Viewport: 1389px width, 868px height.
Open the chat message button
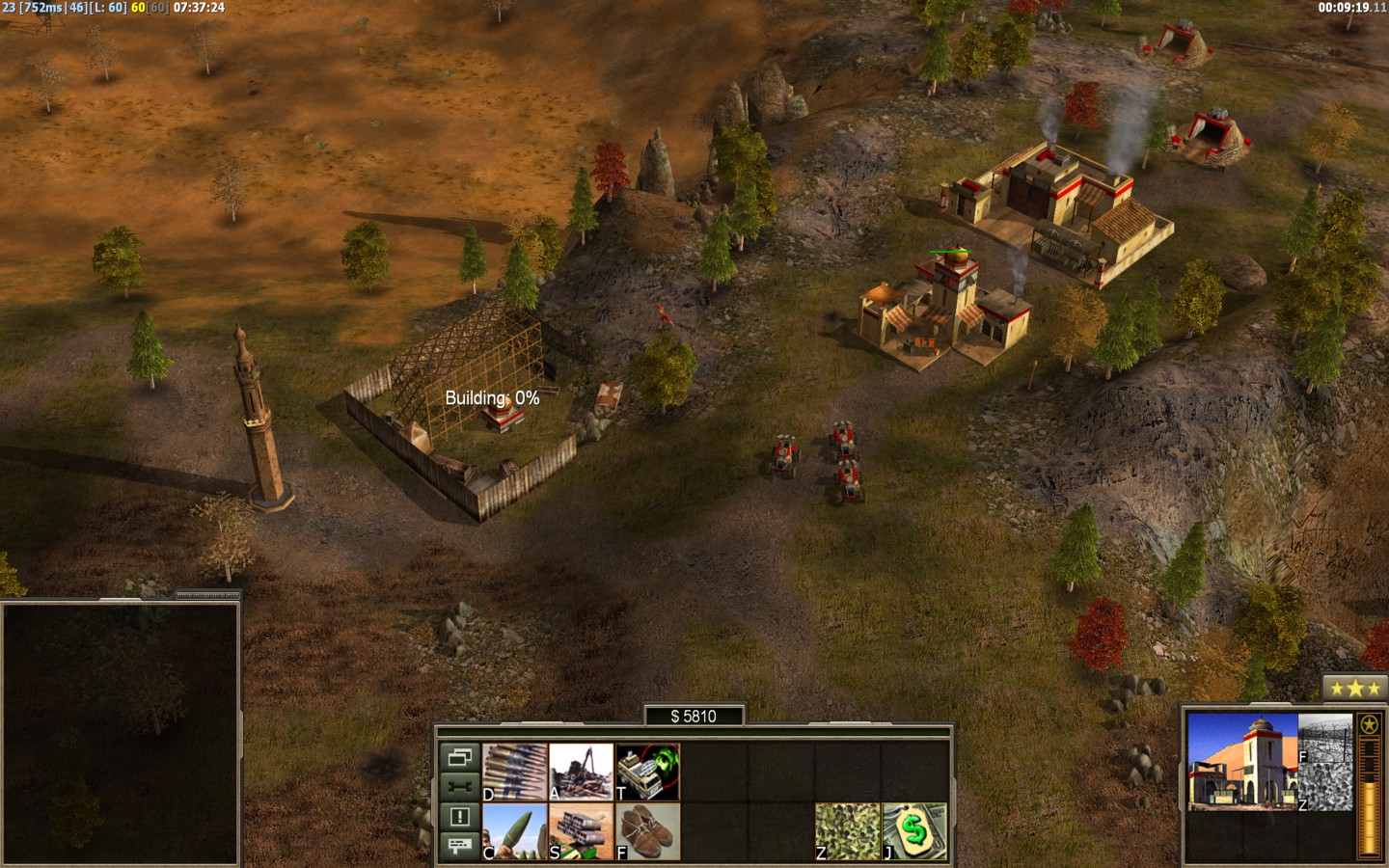[459, 846]
